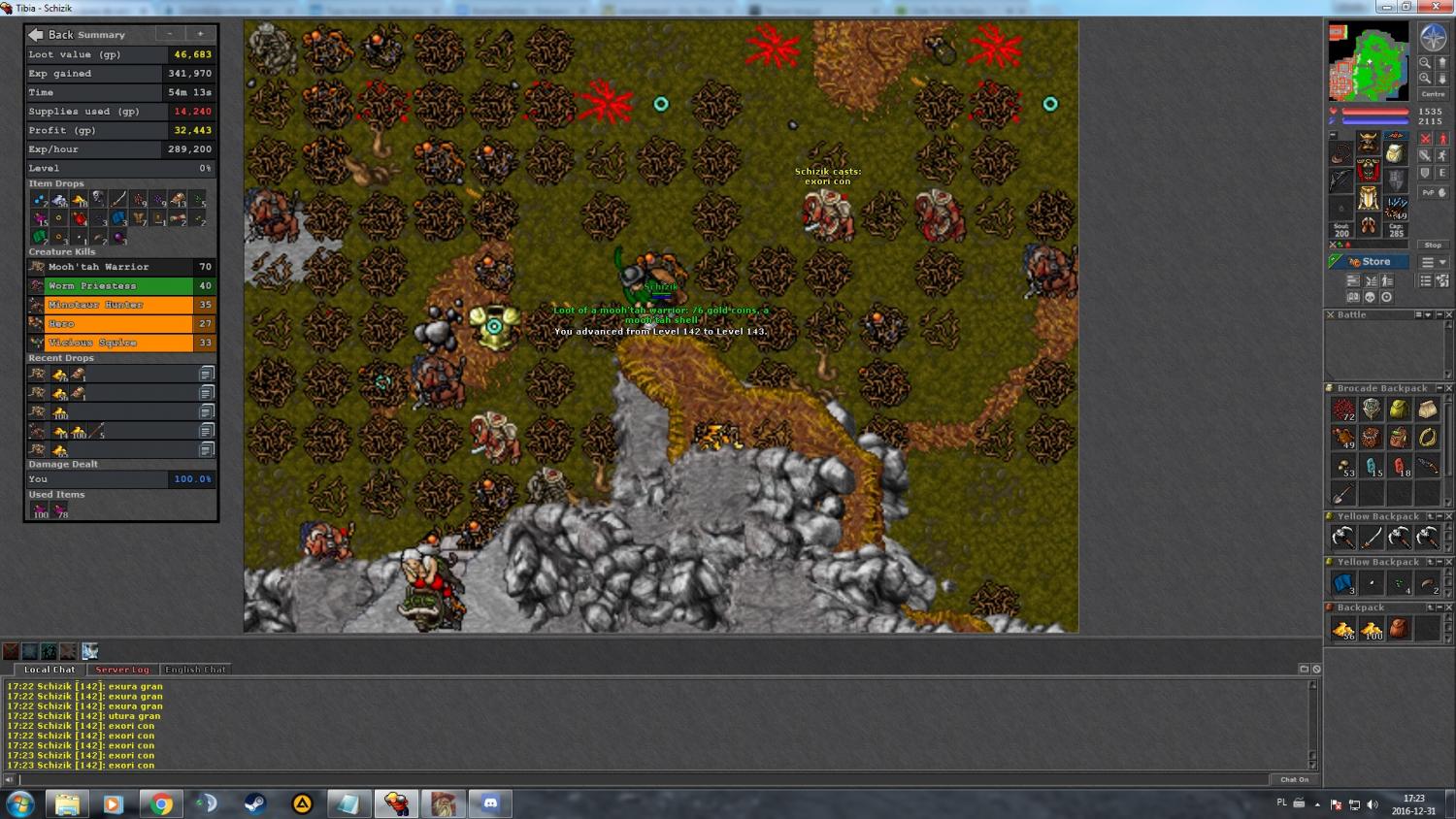The image size is (1456, 819).
Task: Close the Brocade Backpack container
Action: coord(1449,388)
